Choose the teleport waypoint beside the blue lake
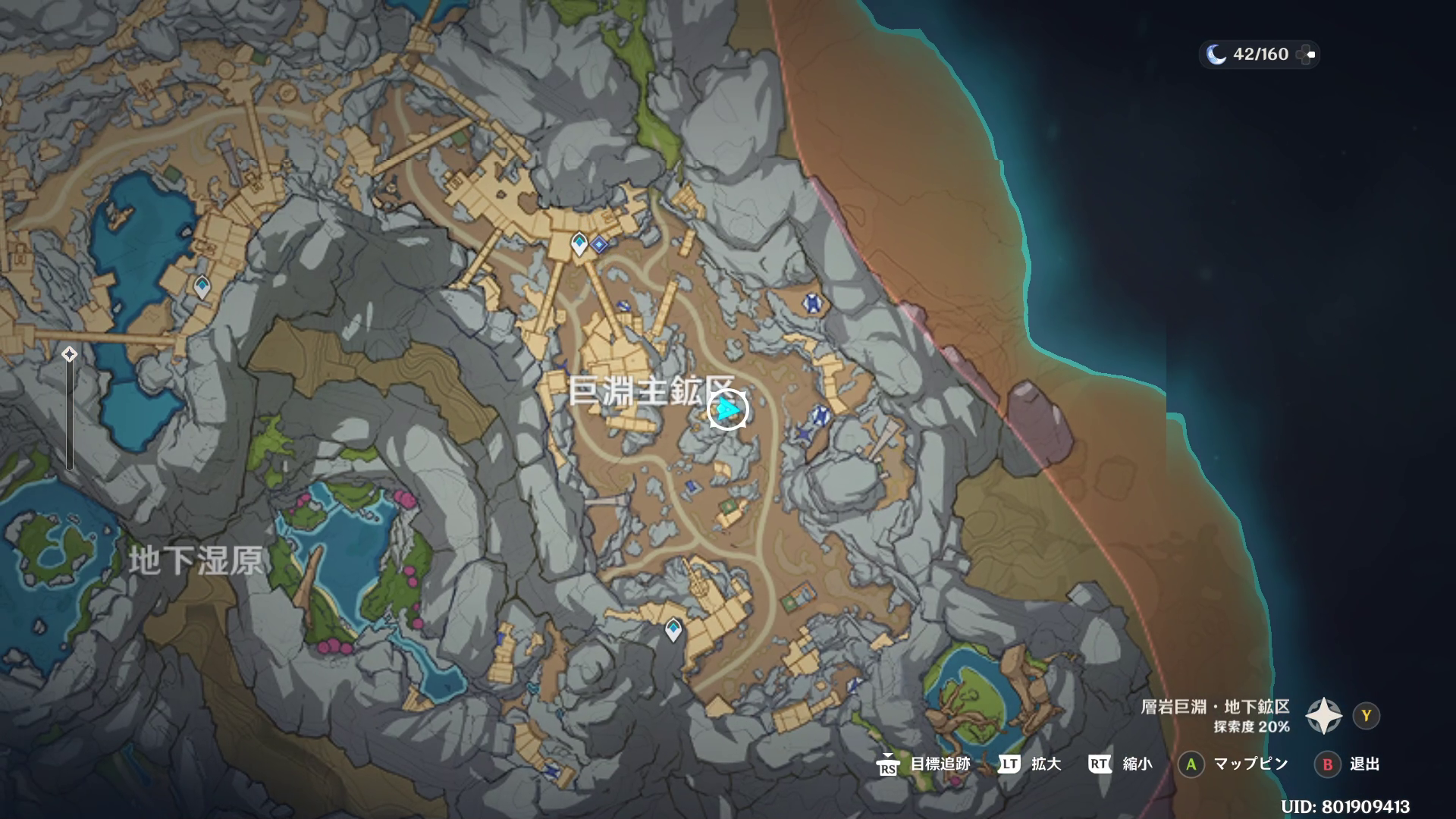This screenshot has height=819, width=1456. click(x=202, y=287)
